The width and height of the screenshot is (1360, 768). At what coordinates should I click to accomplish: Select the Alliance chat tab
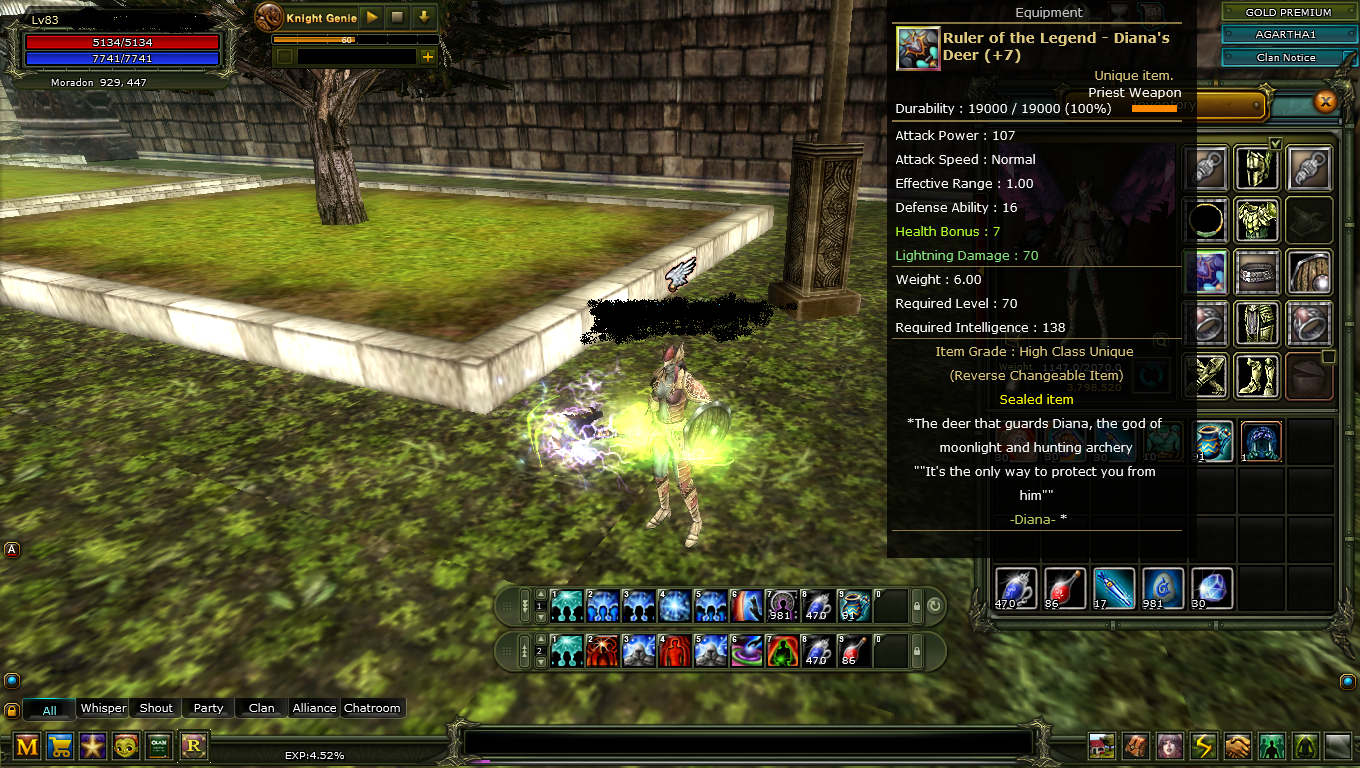click(x=314, y=708)
